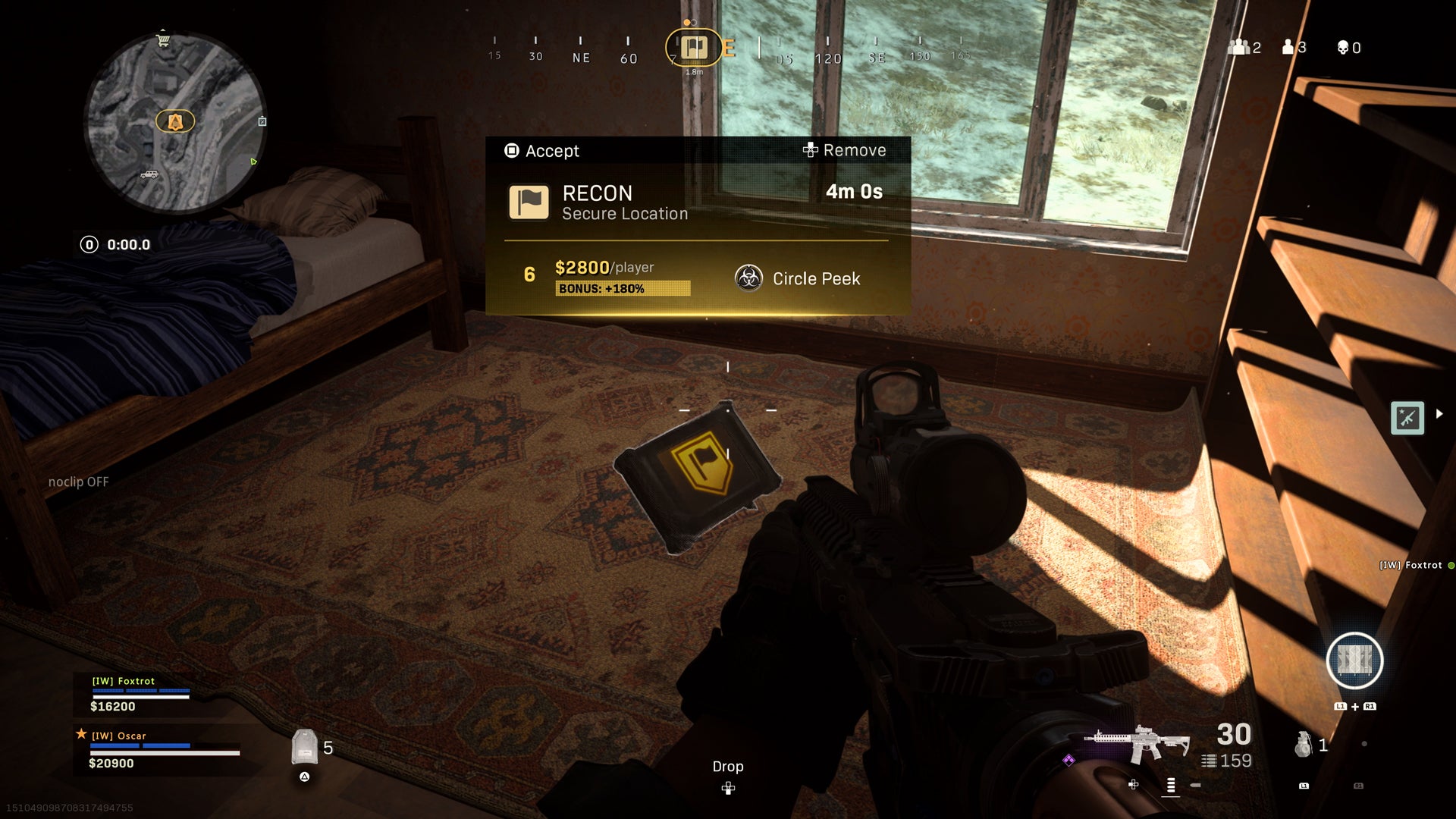Click the contract marker on the compass
Viewport: 1456px width, 819px height.
pos(693,48)
